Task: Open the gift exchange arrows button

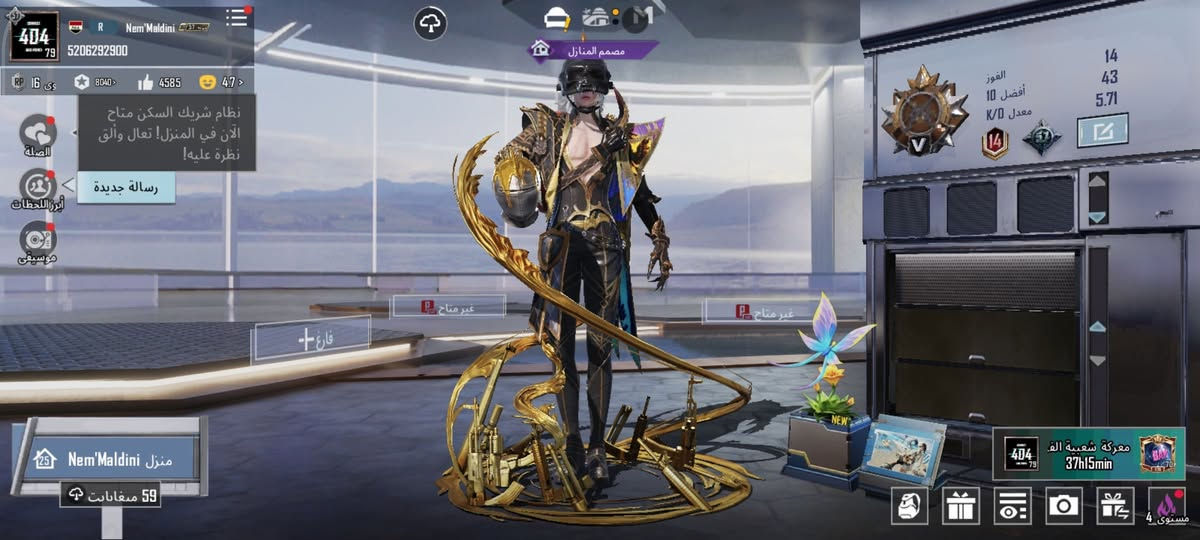Action: pos(1115,506)
